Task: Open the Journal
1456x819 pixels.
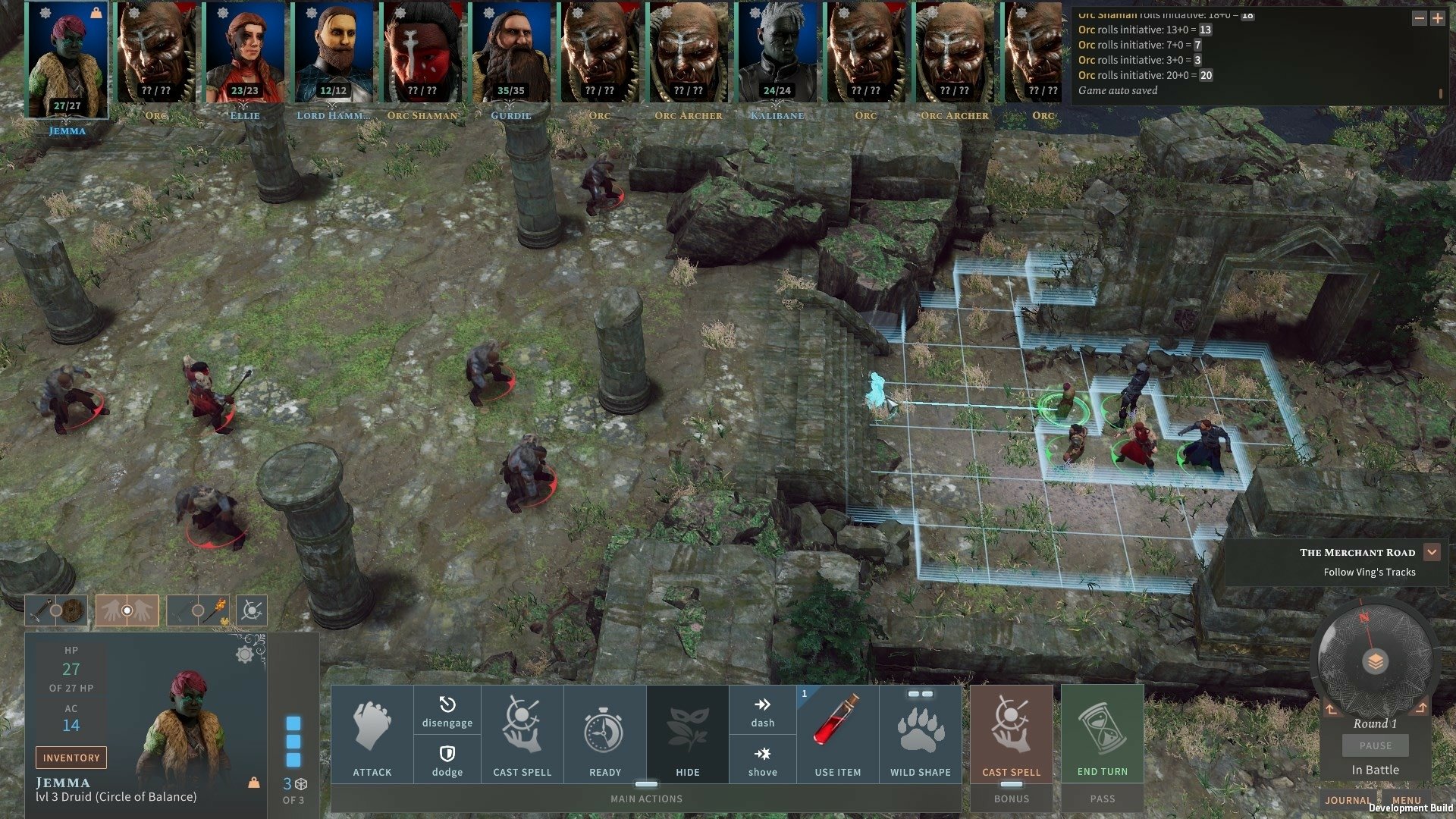Action: [1348, 800]
